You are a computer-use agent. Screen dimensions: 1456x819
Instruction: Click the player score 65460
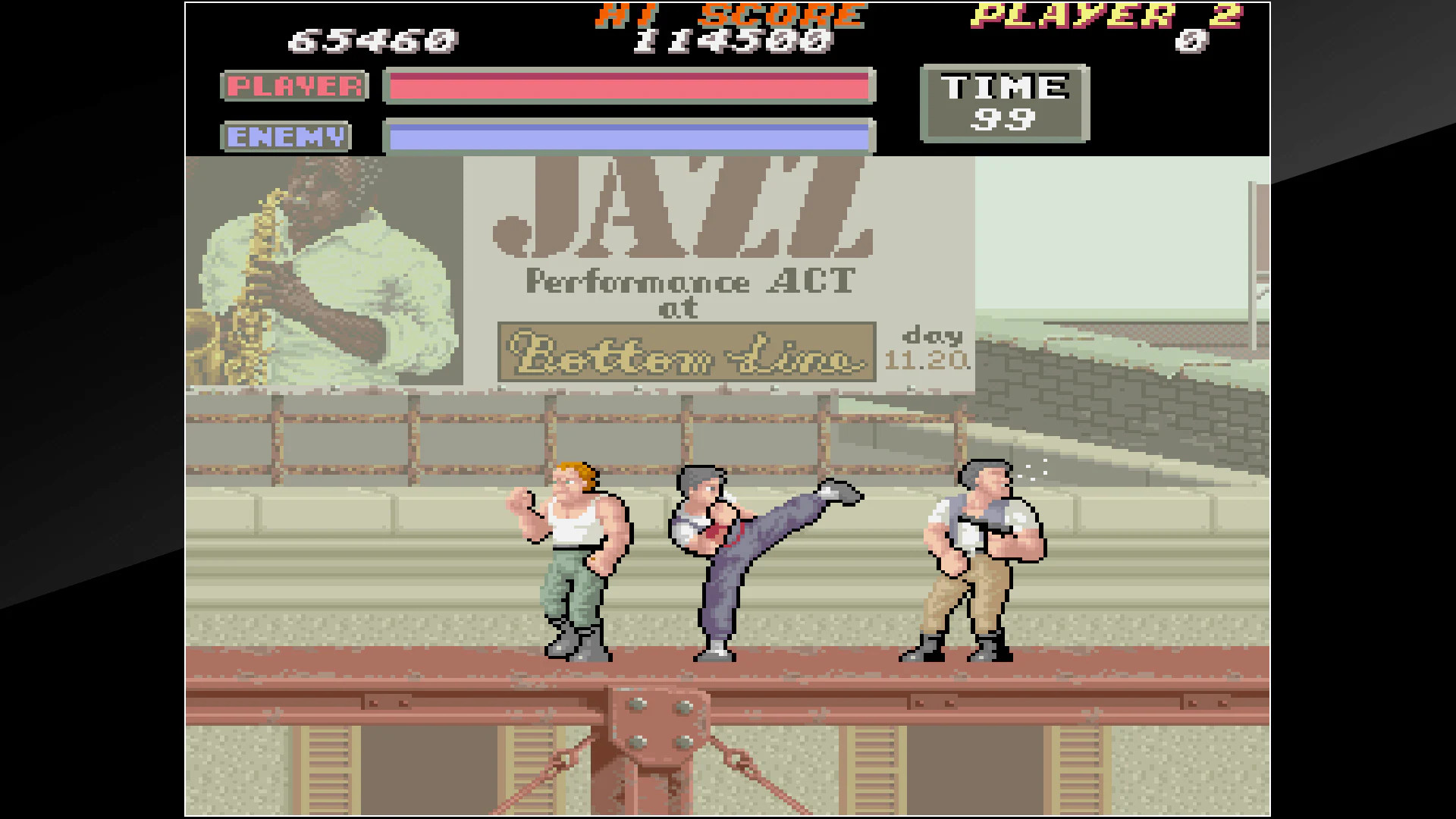click(372, 39)
